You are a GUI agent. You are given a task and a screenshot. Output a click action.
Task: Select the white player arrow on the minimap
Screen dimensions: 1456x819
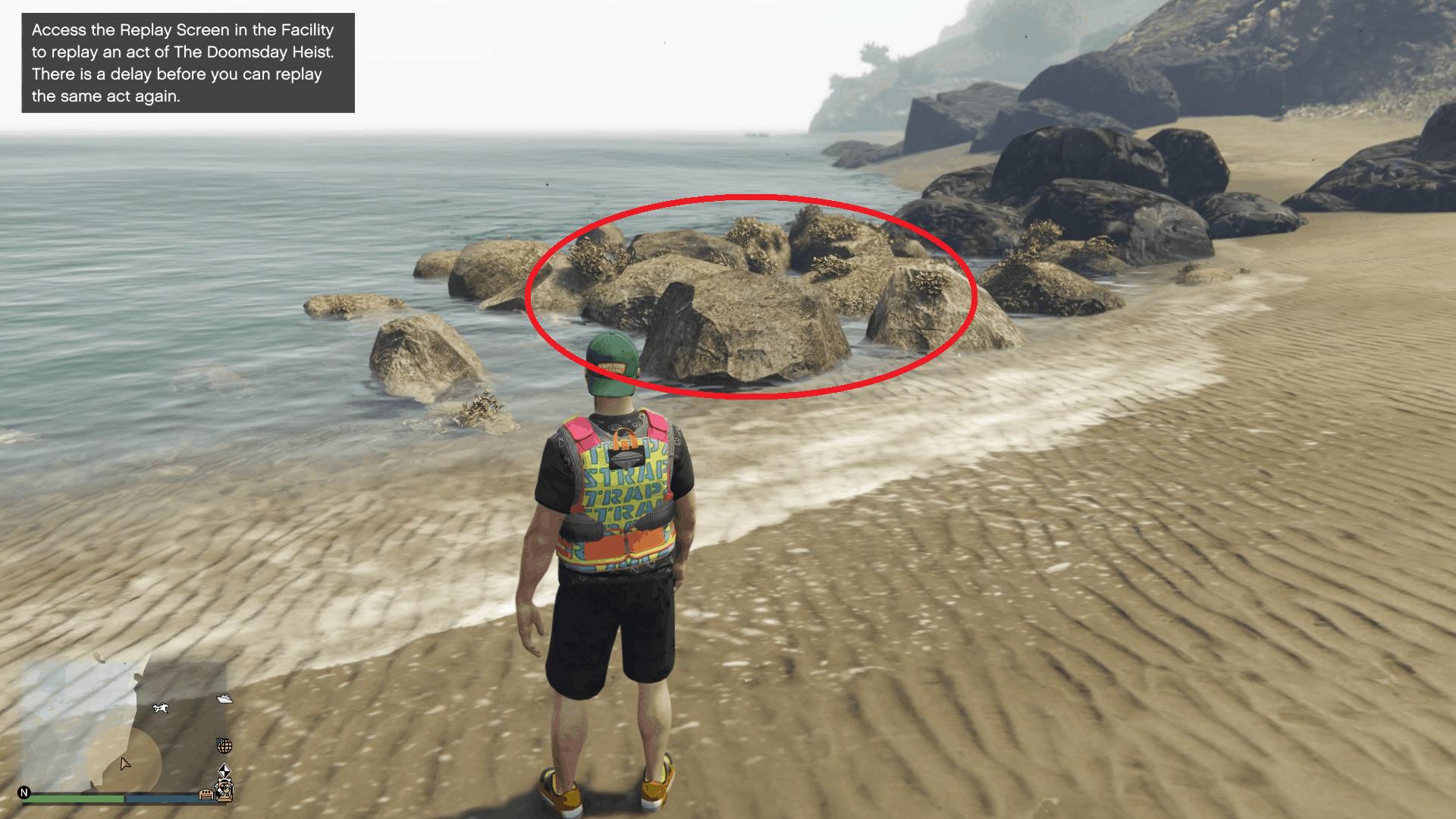coord(125,764)
